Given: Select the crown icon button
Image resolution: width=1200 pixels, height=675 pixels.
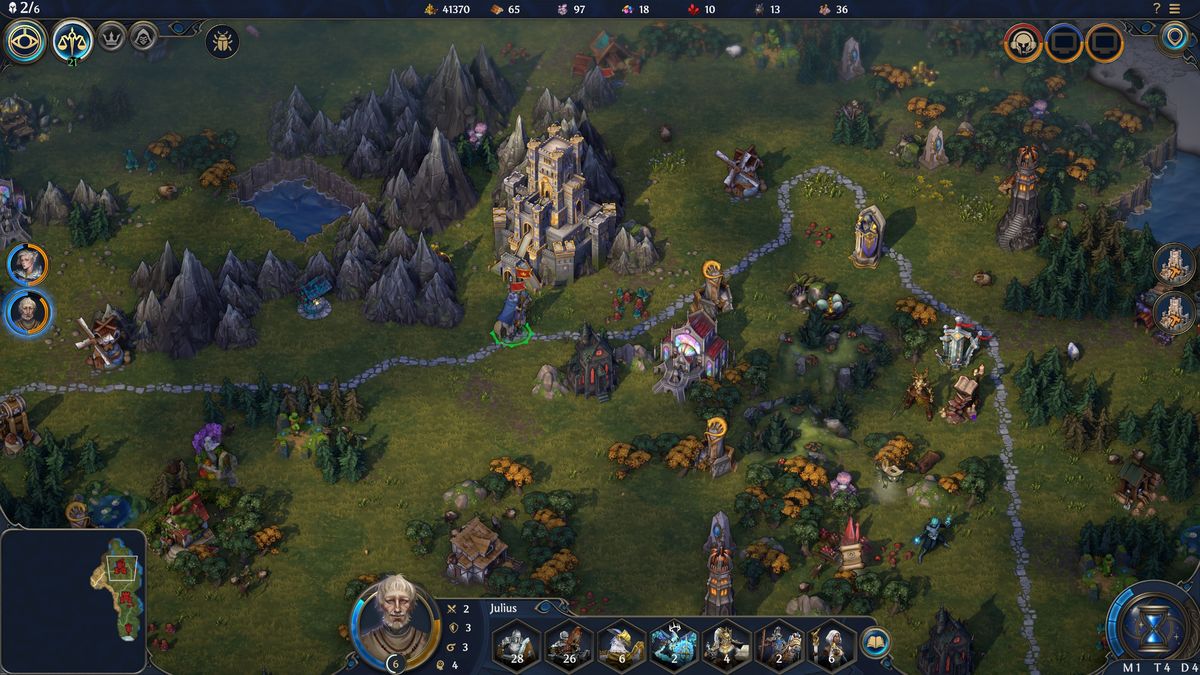Looking at the screenshot, I should [112, 36].
